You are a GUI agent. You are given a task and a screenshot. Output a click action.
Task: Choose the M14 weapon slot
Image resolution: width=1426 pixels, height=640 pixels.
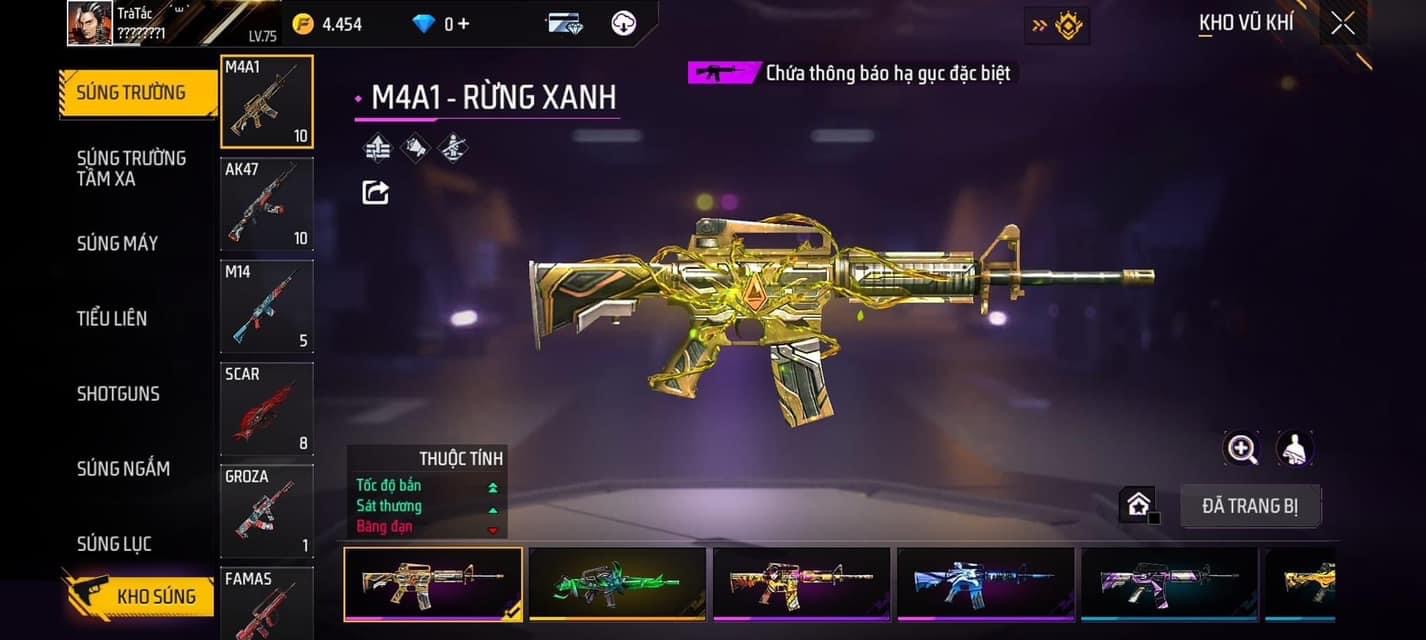266,306
